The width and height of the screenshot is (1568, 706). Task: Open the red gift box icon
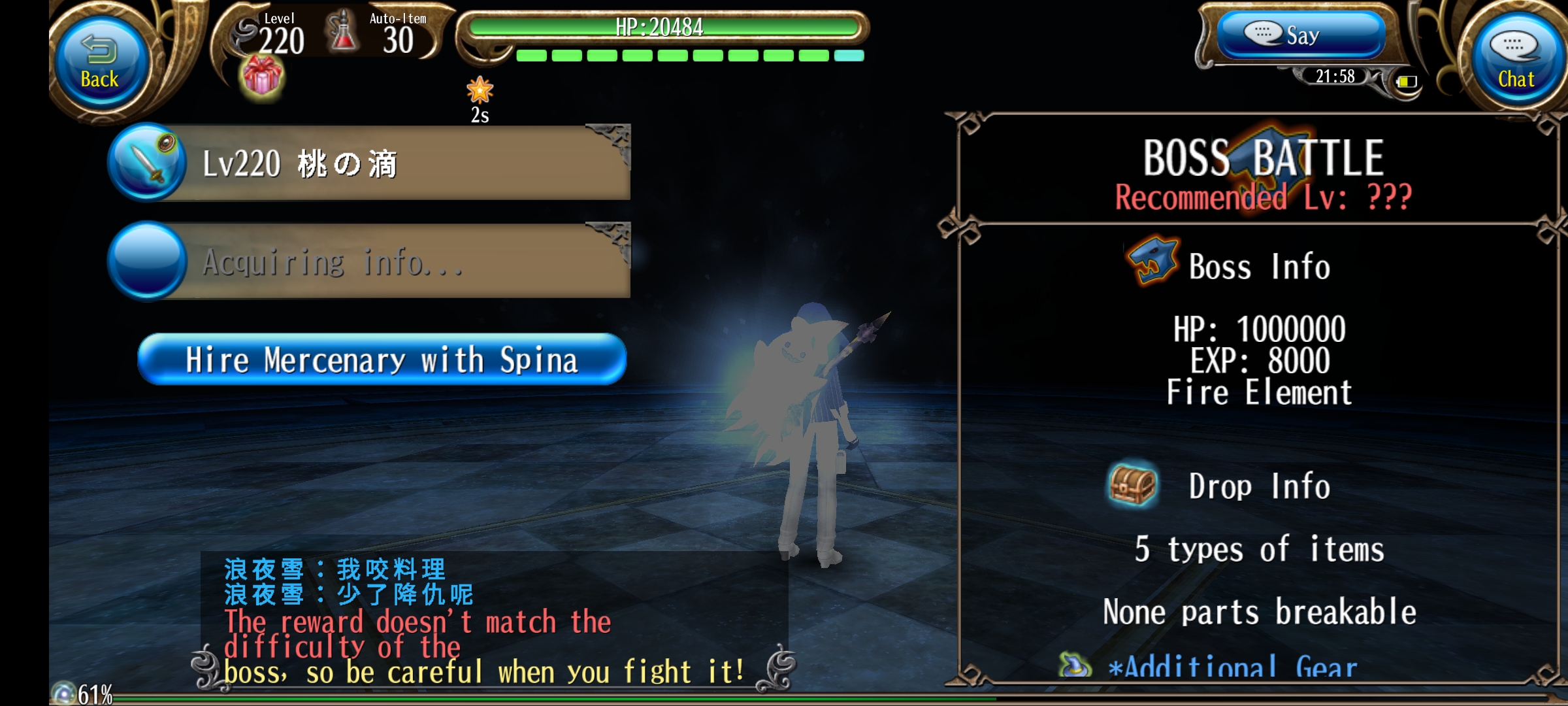pyautogui.click(x=262, y=76)
